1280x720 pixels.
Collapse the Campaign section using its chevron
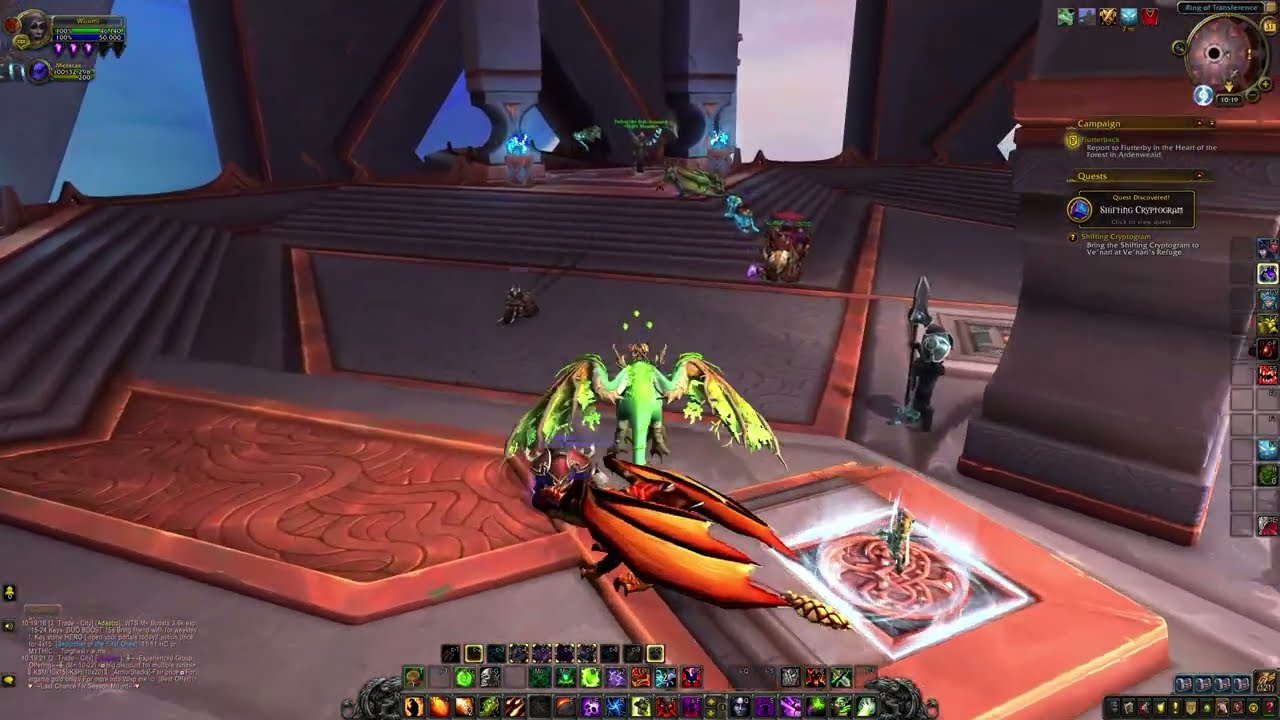pyautogui.click(x=1200, y=122)
